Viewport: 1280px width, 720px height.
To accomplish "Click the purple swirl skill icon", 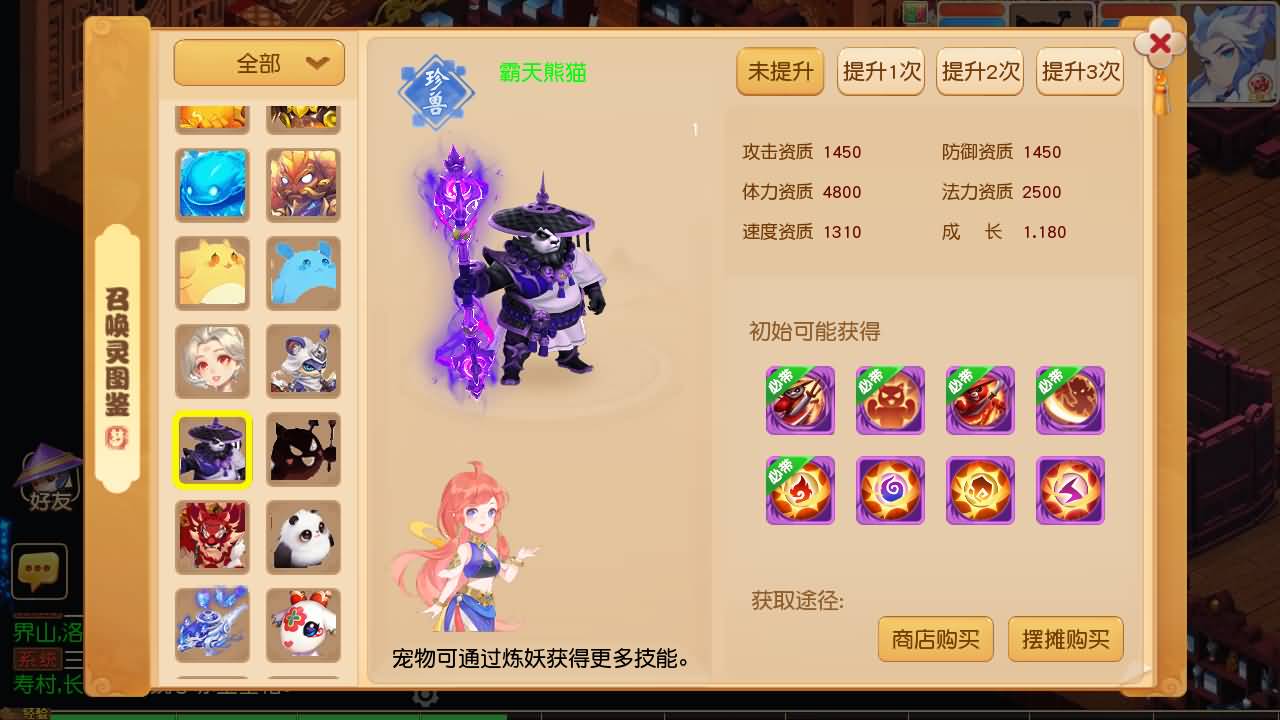I will tap(890, 490).
